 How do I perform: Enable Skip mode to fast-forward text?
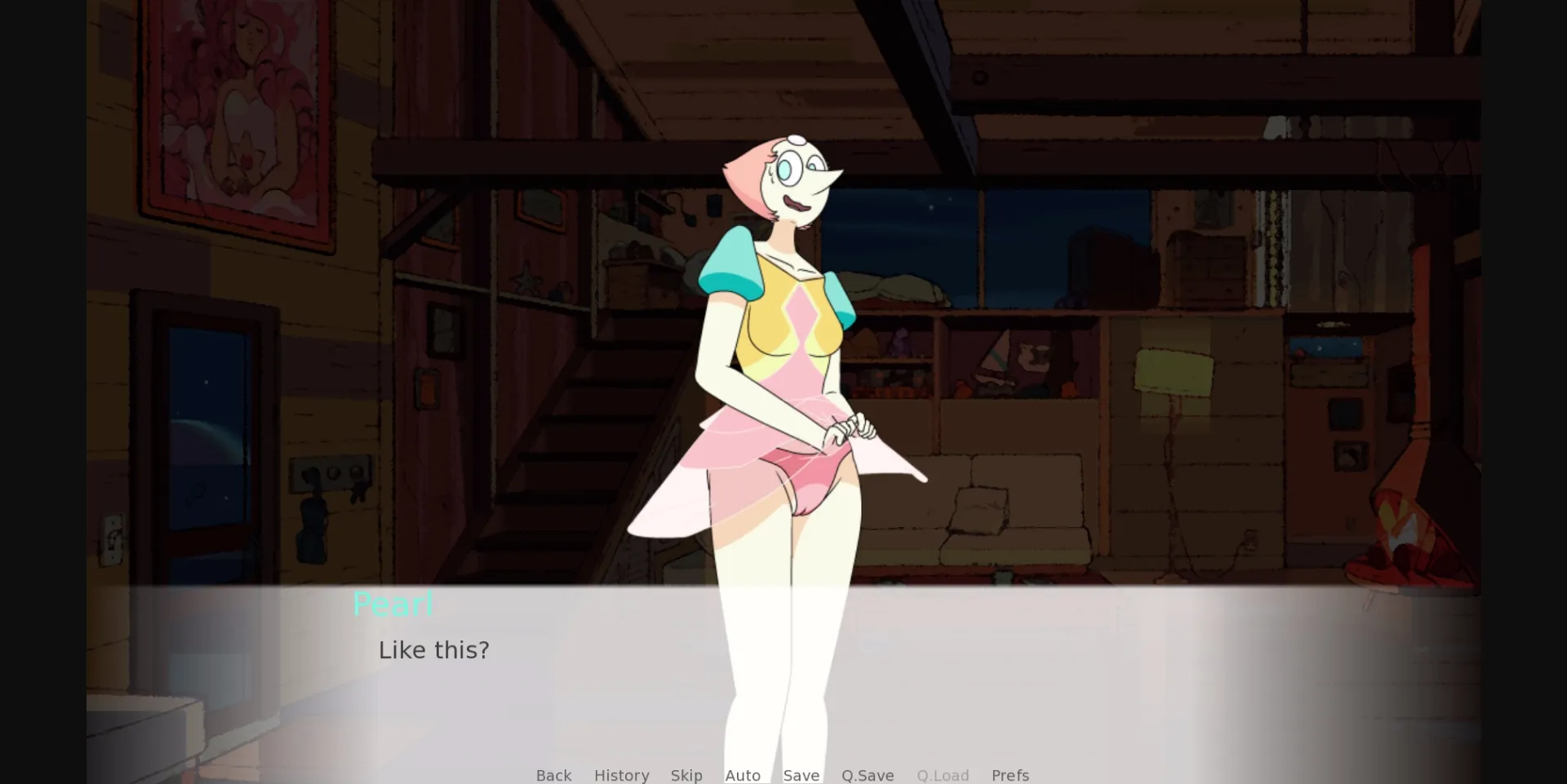click(686, 775)
